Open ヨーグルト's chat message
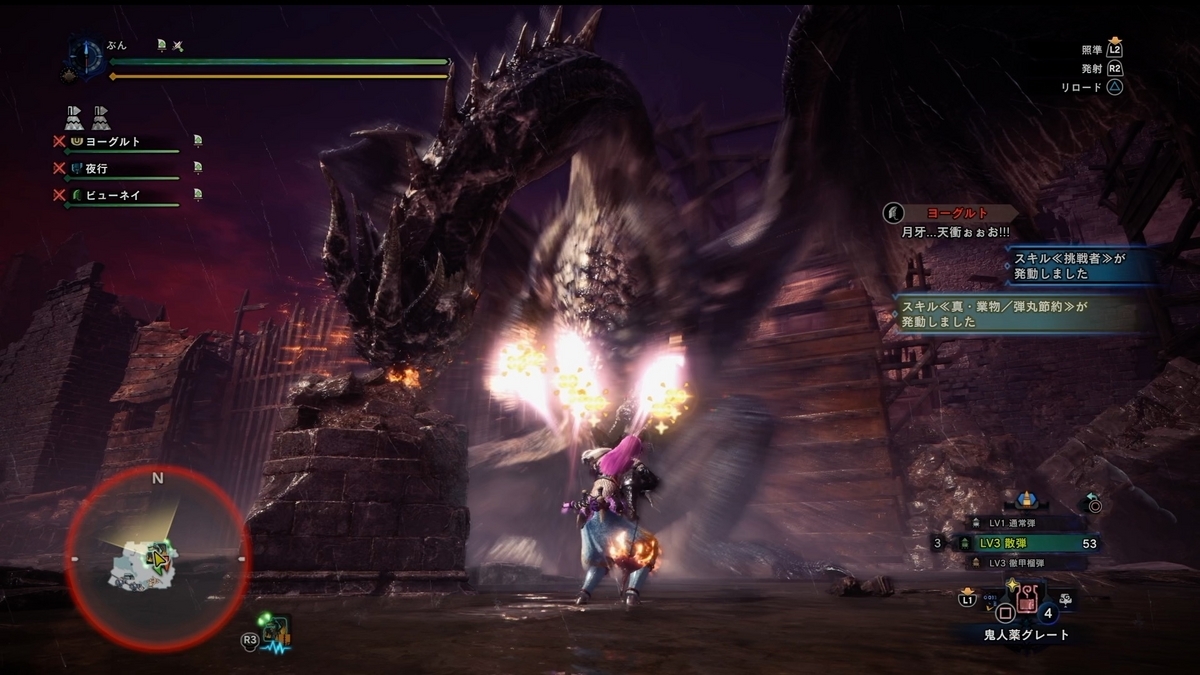 [952, 221]
